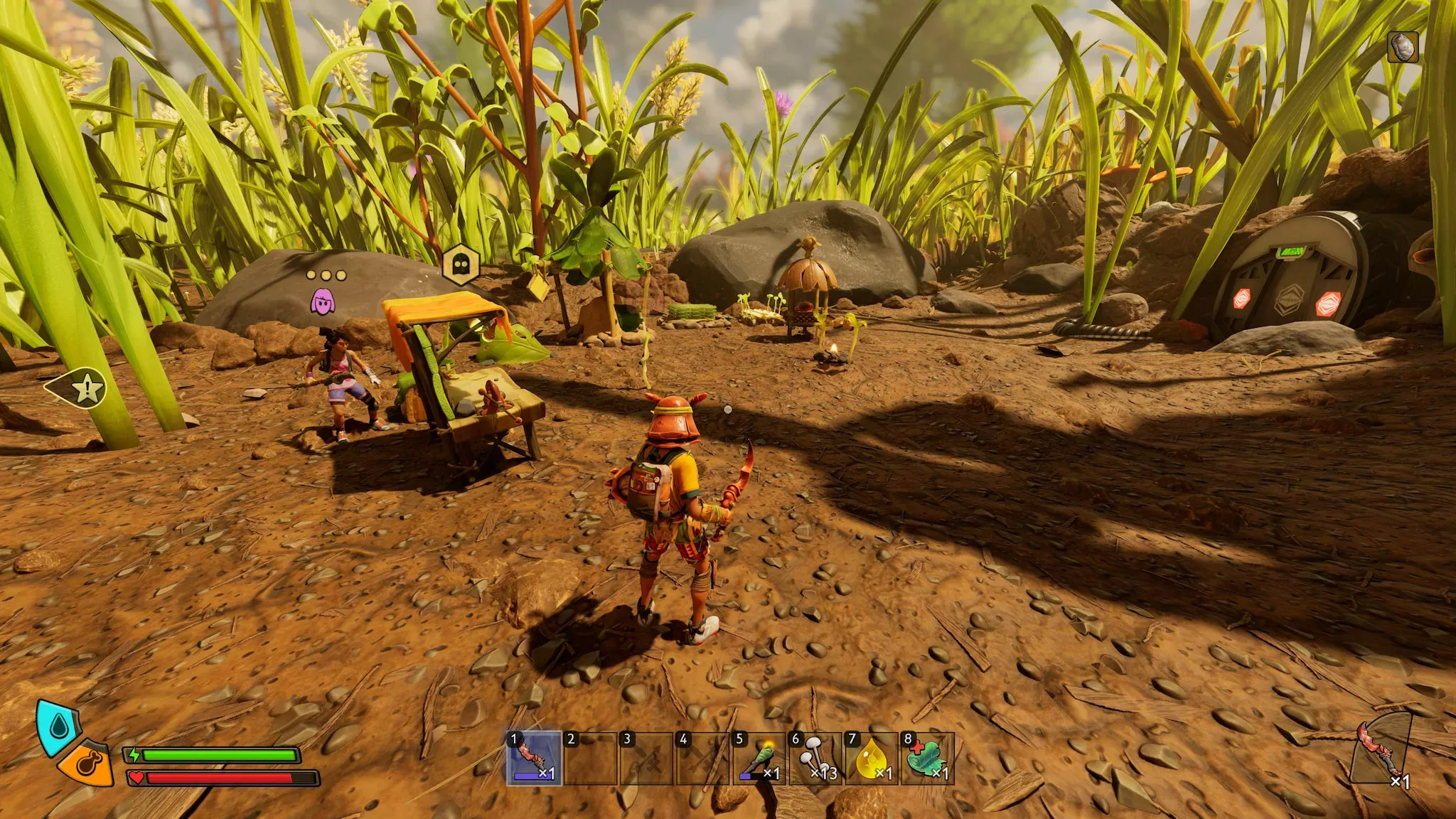Use the yellow droplet item in slot 7
1456x819 pixels.
click(872, 759)
